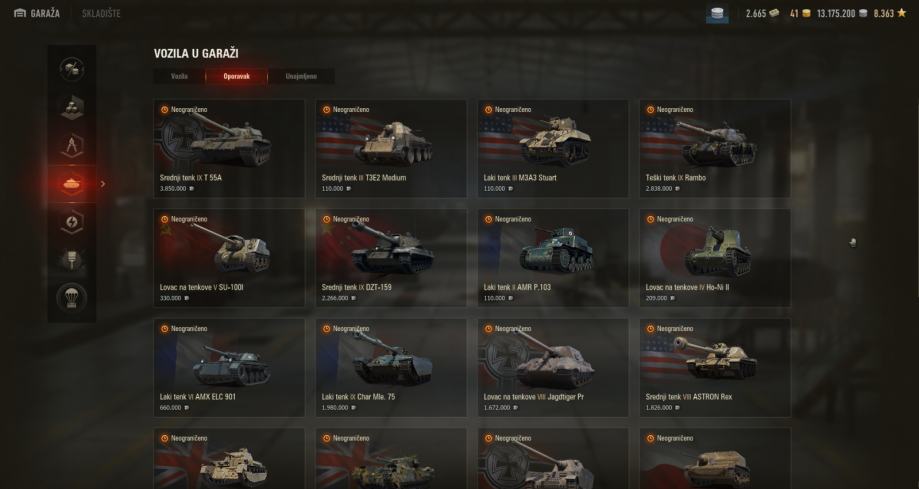Switch to the Unajmljeno tab
Image resolution: width=919 pixels, height=489 pixels.
(301, 76)
